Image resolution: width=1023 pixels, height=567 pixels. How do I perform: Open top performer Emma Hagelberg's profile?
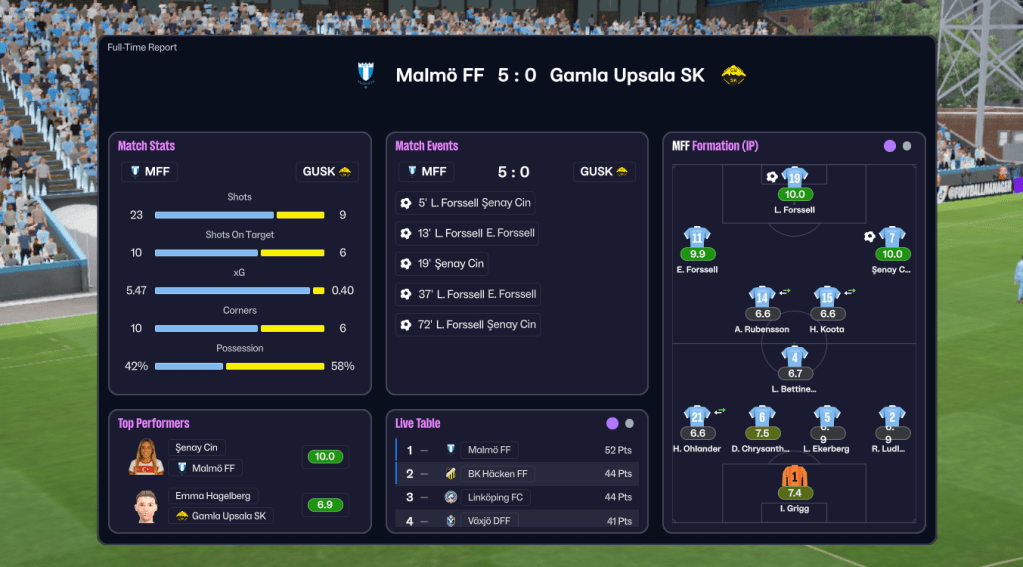[212, 496]
